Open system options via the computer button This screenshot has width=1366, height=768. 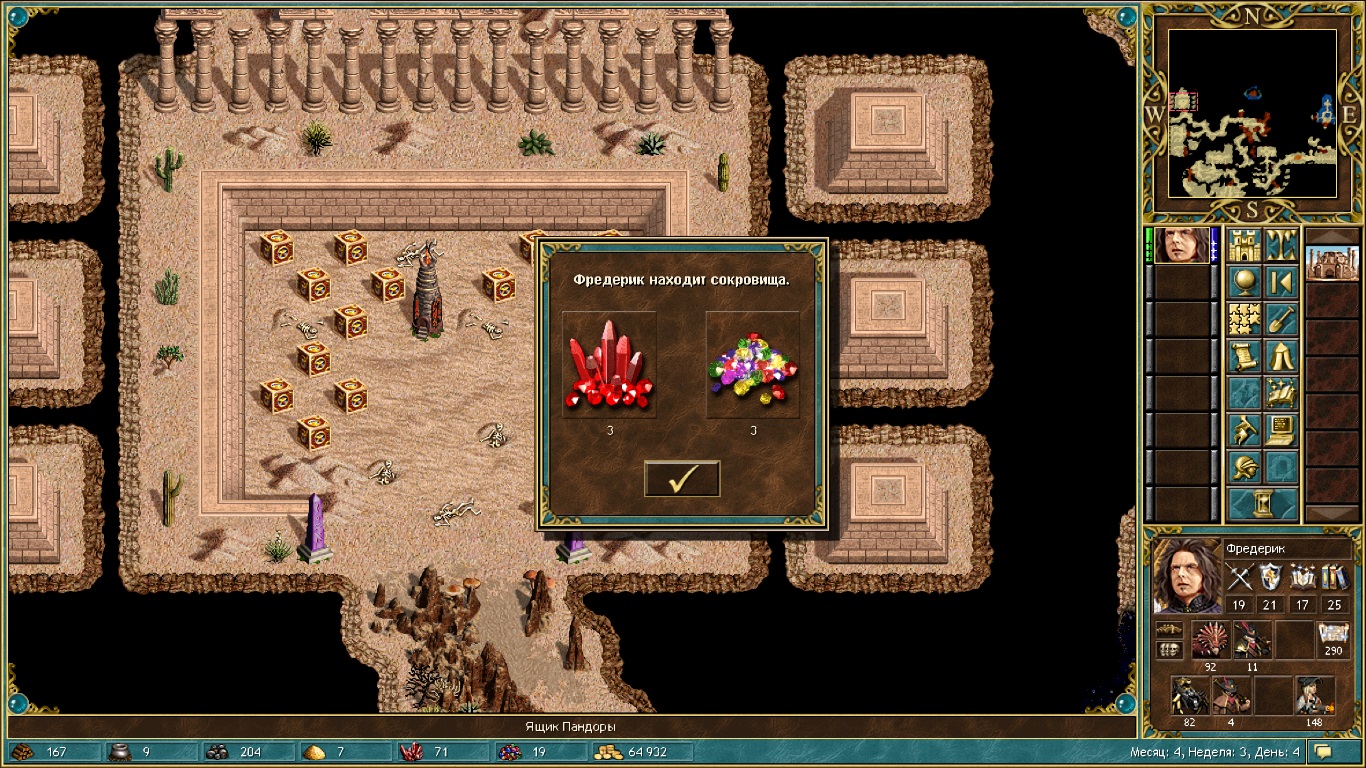click(1282, 430)
